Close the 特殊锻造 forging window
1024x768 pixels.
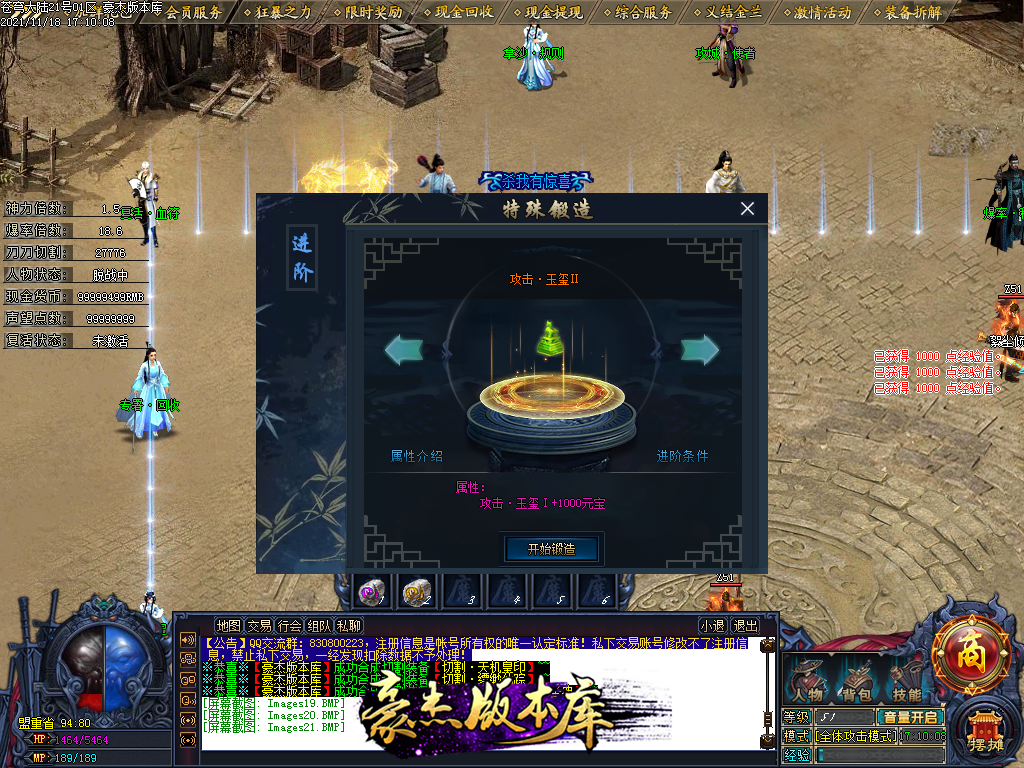(747, 209)
